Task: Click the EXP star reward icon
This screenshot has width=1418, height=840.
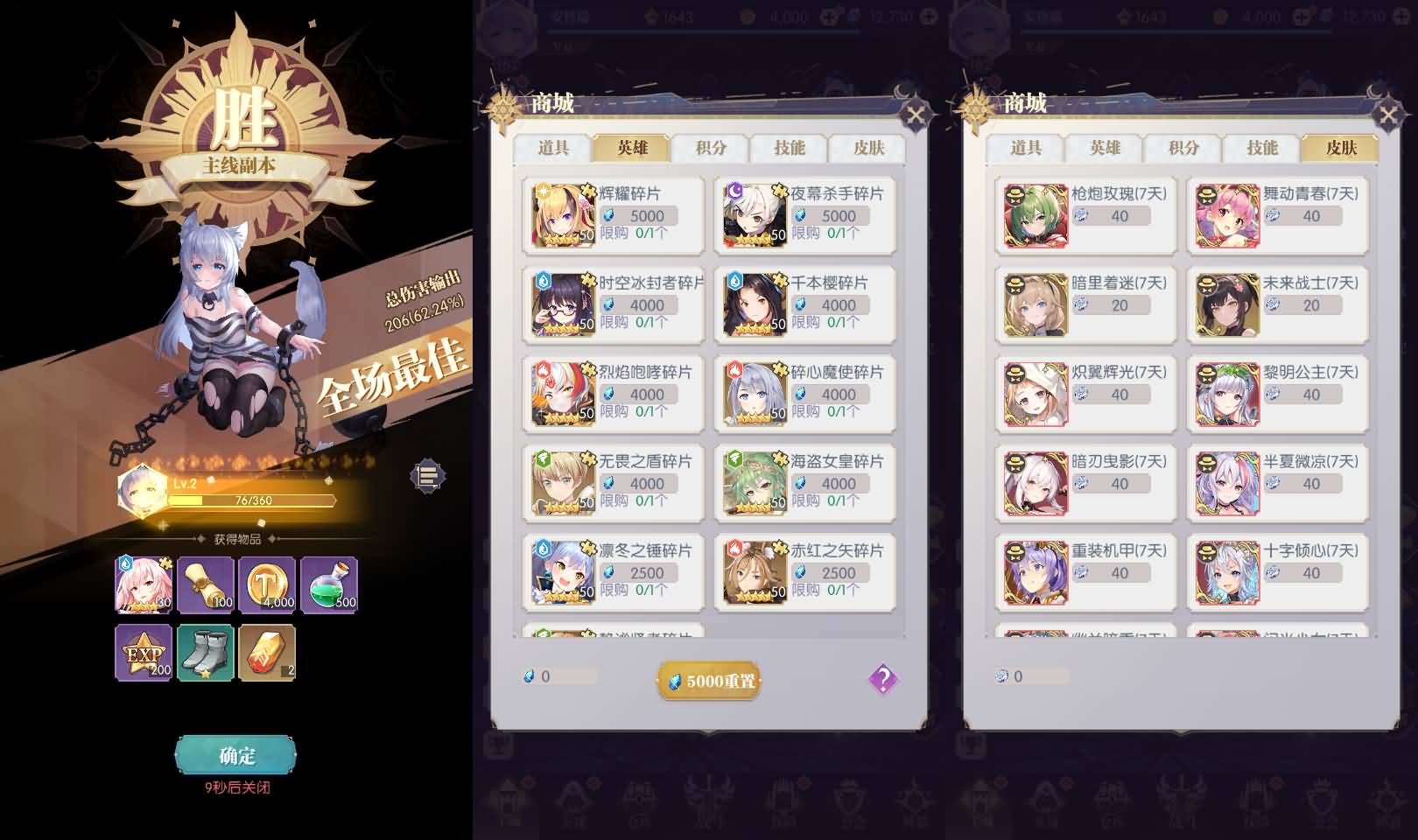Action: coord(144,653)
